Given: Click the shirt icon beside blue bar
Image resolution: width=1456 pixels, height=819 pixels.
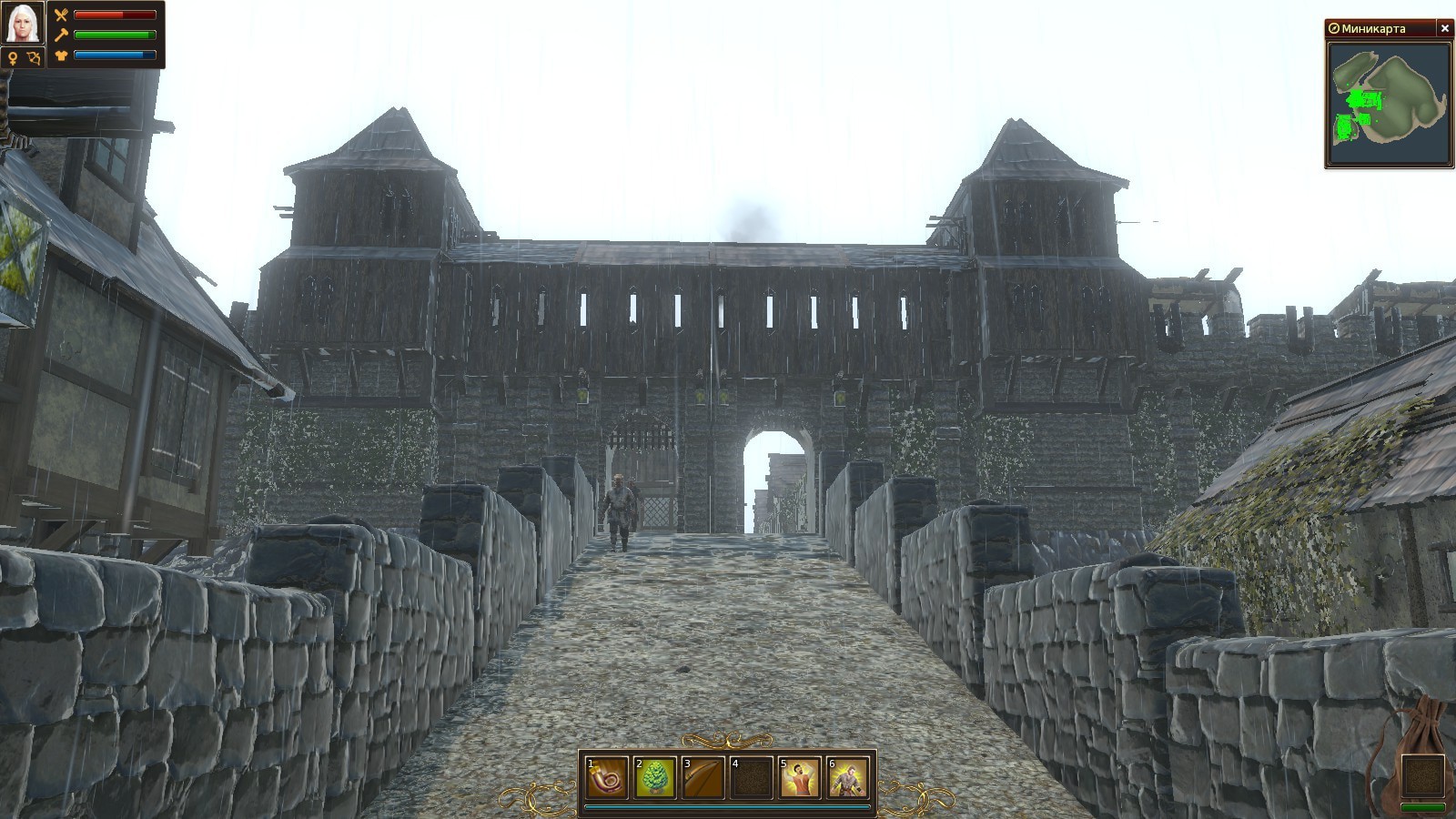Looking at the screenshot, I should pyautogui.click(x=61, y=56).
